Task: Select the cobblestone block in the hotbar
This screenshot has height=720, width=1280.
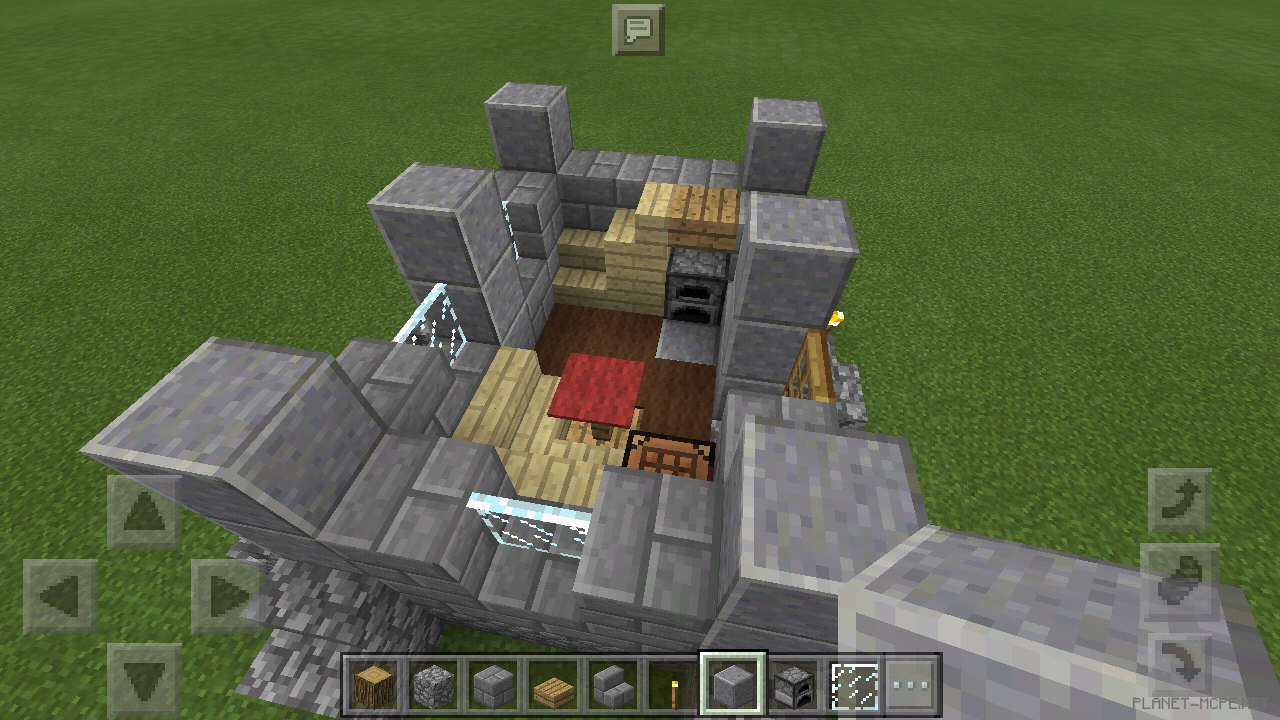Action: coord(431,686)
